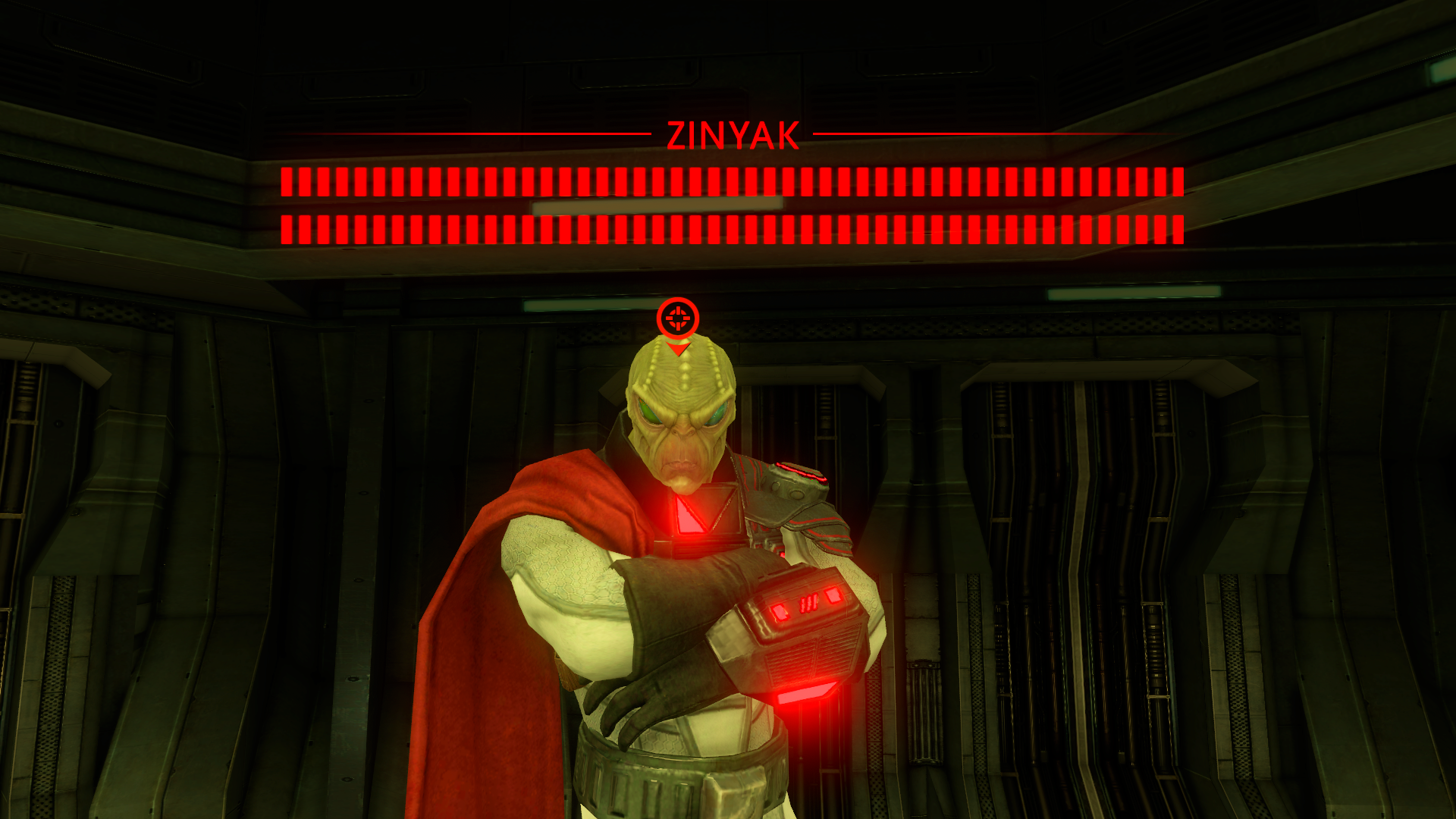
Task: Click the first segment of Zinyak's health bar
Action: (286, 182)
